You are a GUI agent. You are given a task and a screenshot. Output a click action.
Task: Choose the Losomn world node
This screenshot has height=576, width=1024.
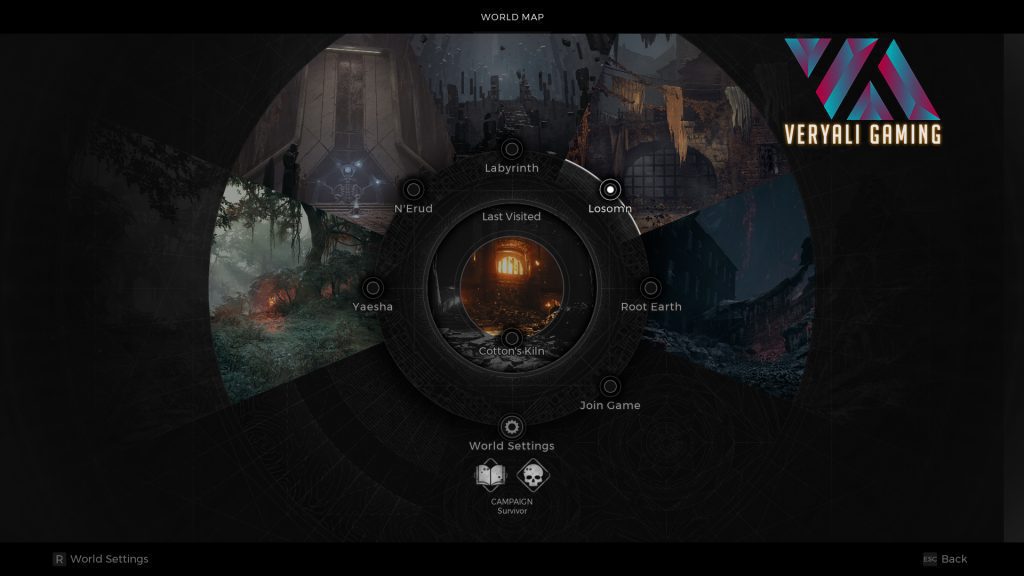point(609,190)
